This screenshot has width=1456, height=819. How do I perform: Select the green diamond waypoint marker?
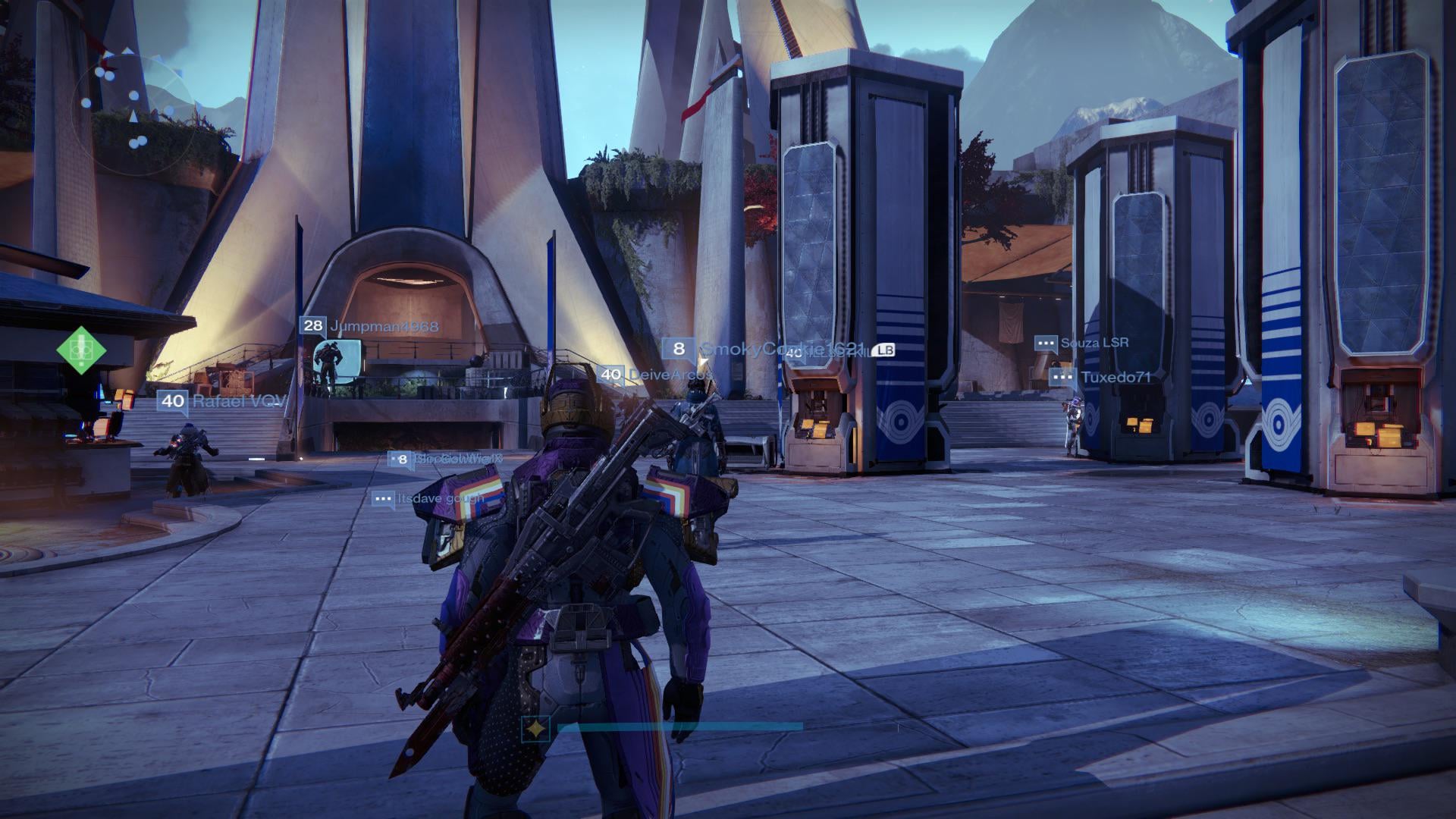pyautogui.click(x=80, y=350)
